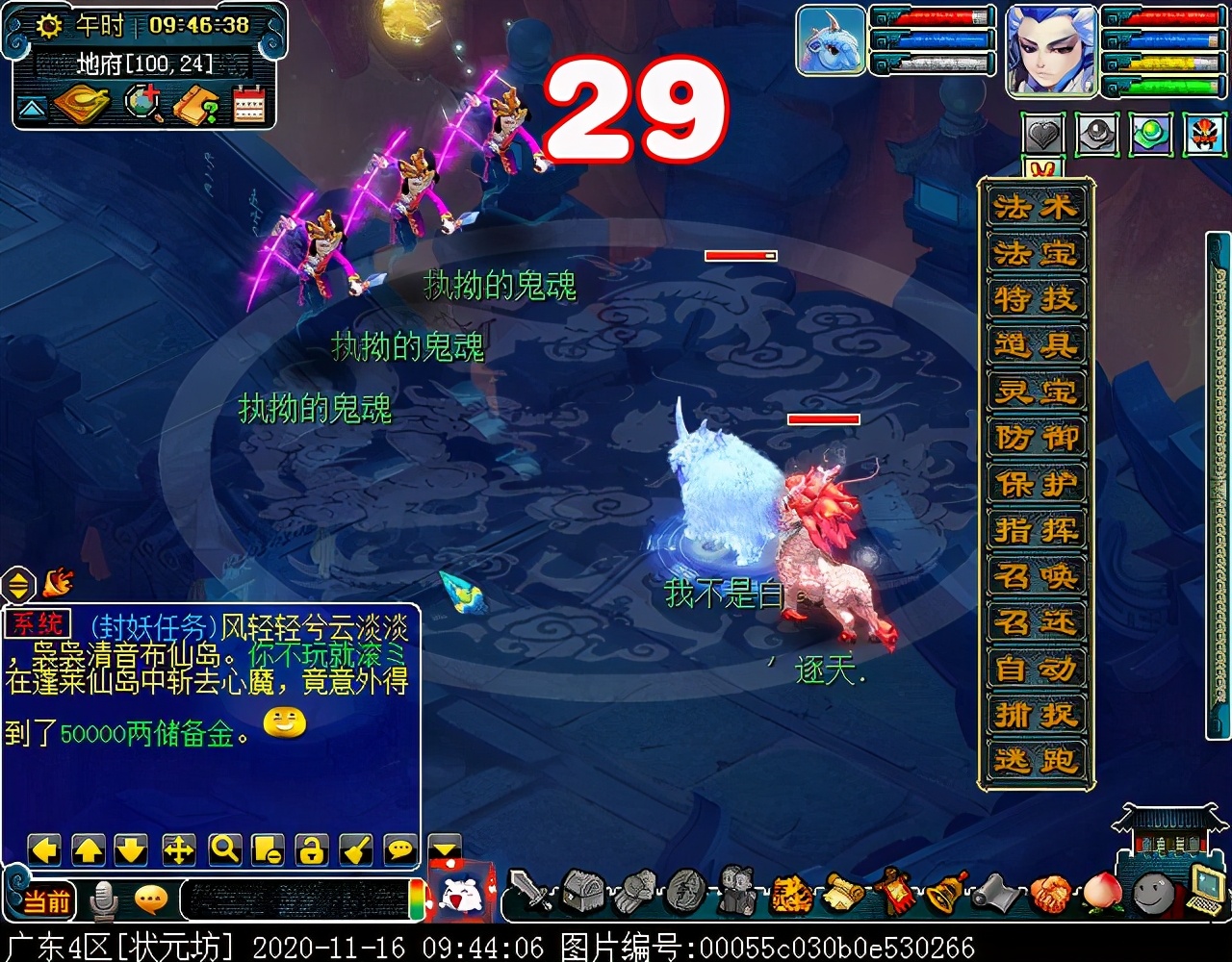Turn on 自动 auto battle
Viewport: 1232px width, 962px height.
click(x=1036, y=669)
